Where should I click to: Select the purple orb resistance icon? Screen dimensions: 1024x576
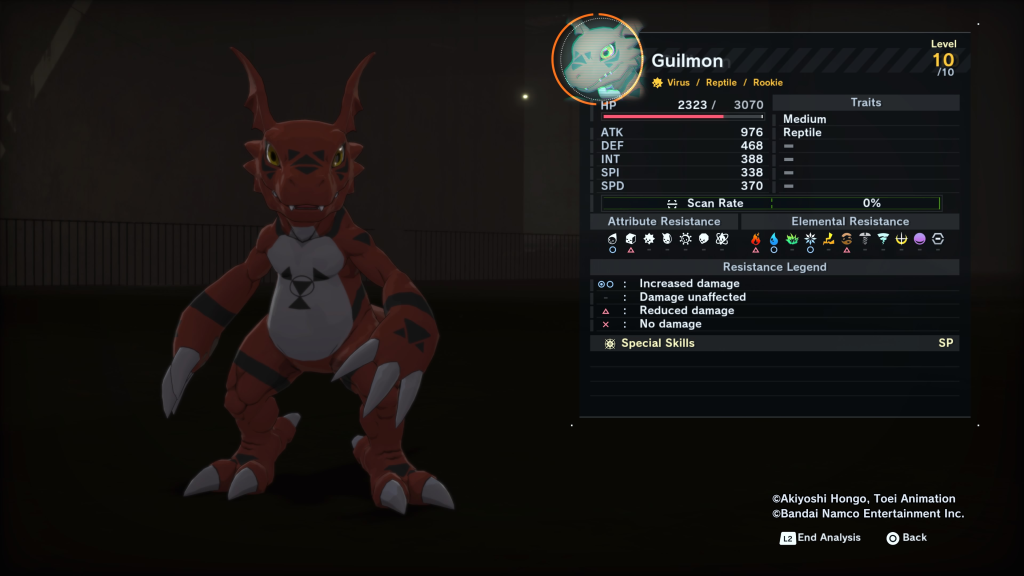click(x=919, y=240)
